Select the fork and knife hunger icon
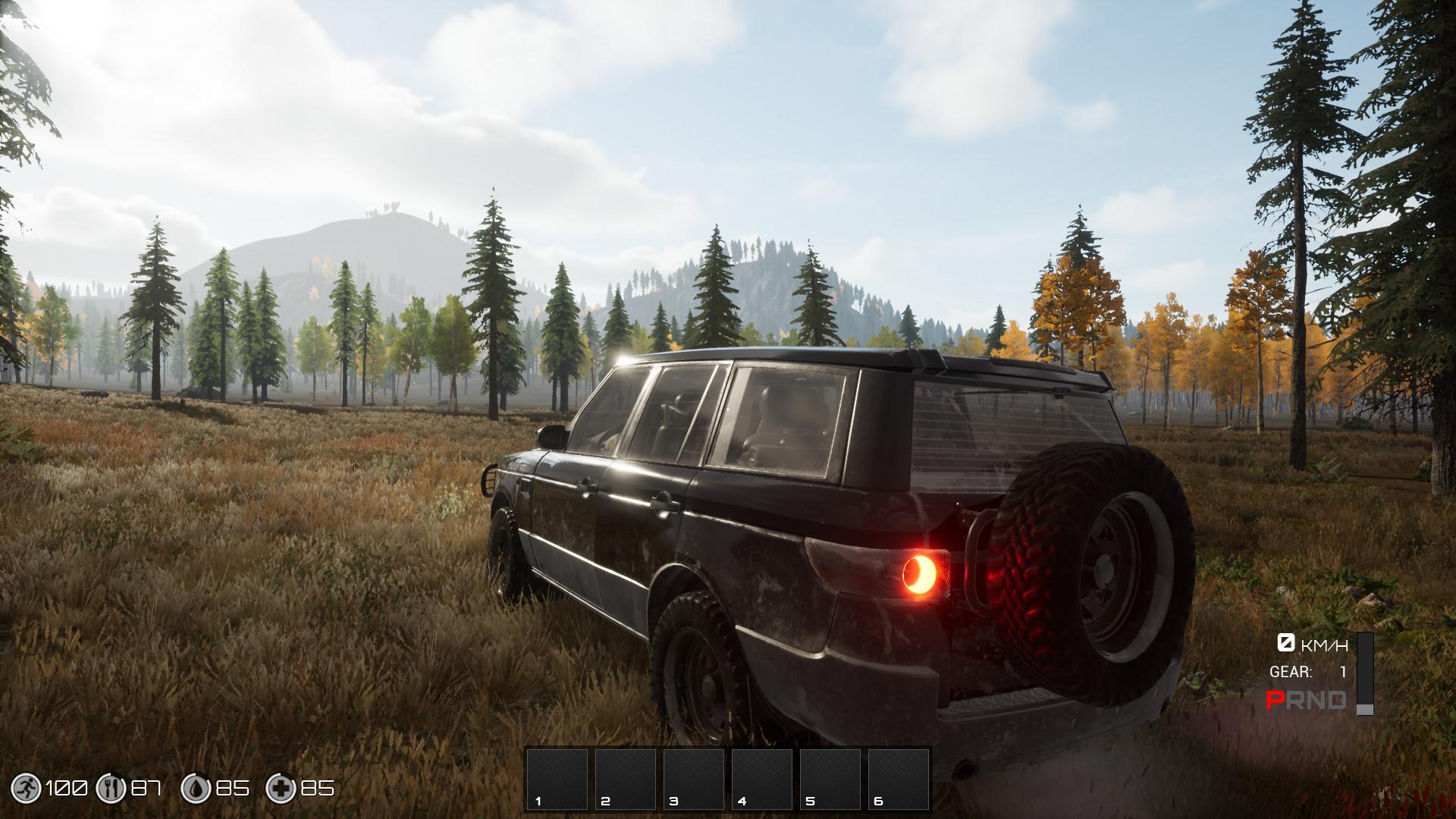Viewport: 1456px width, 819px height. [x=110, y=789]
